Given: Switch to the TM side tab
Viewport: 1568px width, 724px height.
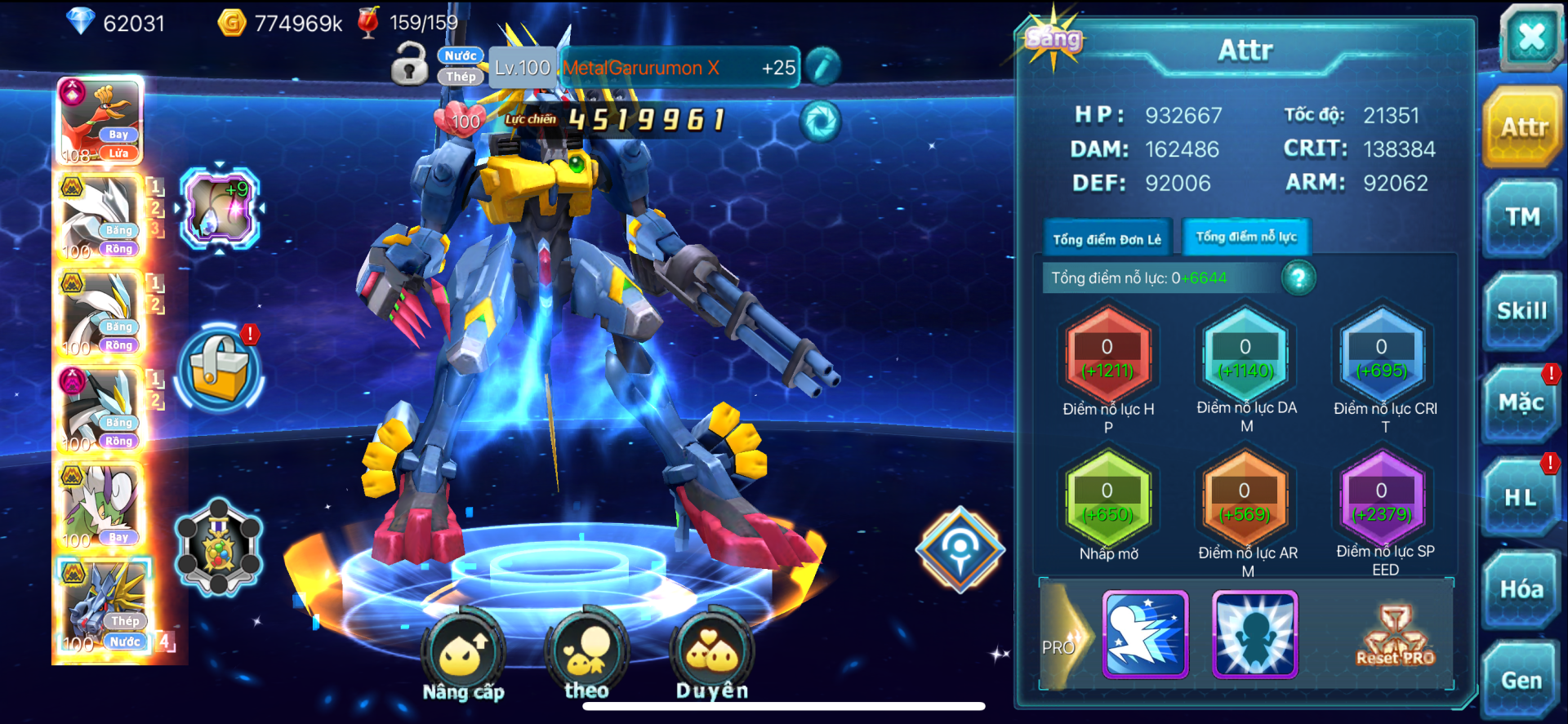Looking at the screenshot, I should (x=1522, y=217).
